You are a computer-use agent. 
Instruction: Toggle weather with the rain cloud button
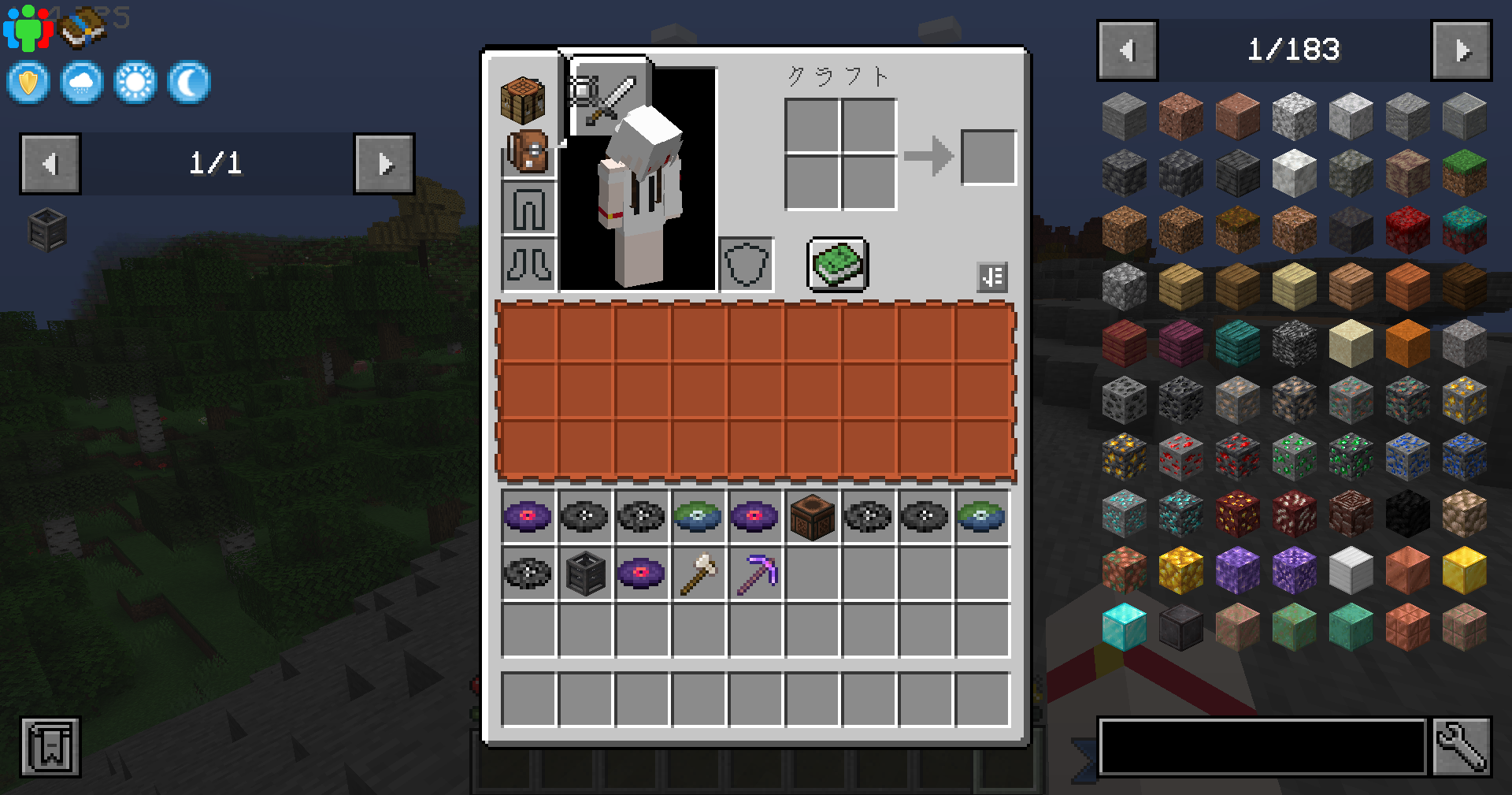[81, 82]
